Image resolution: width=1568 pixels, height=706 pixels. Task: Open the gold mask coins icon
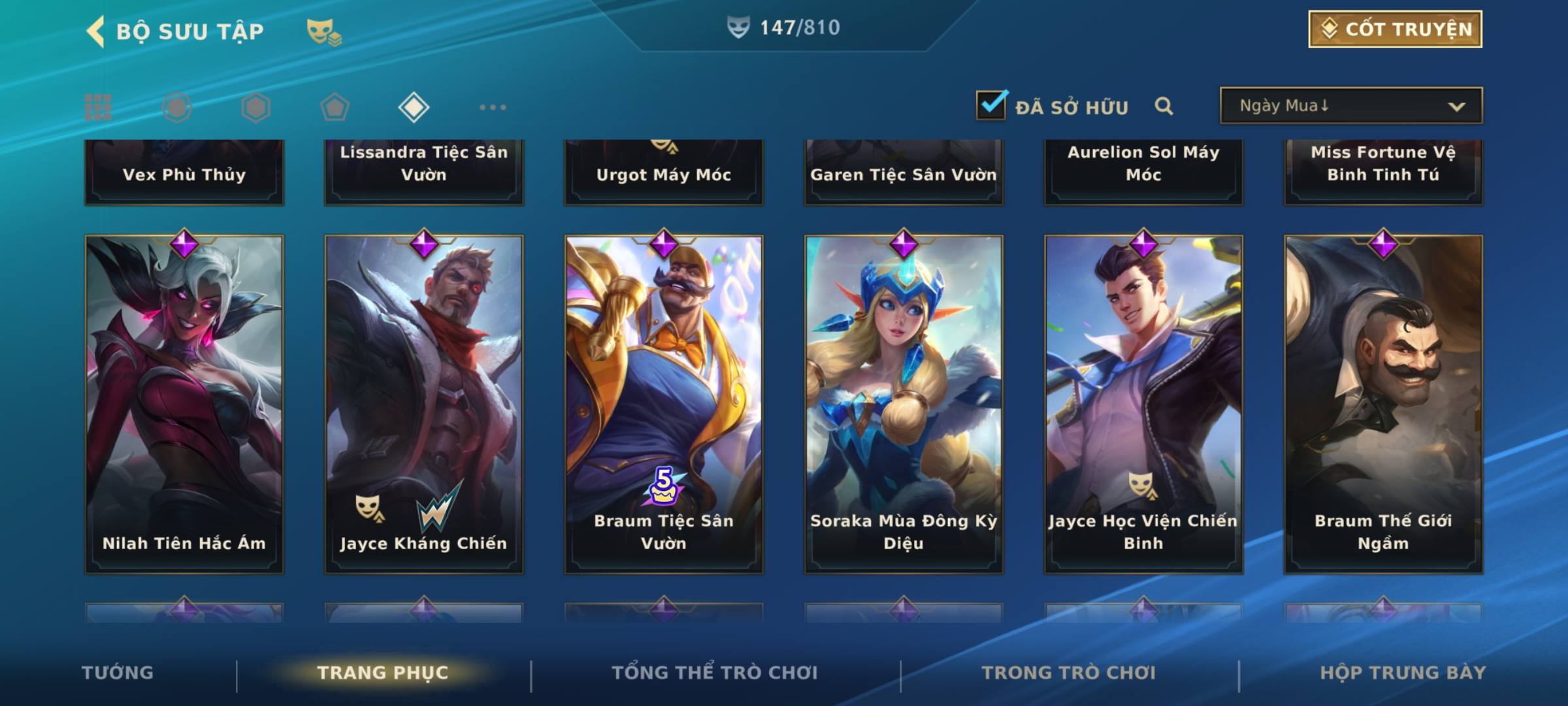(323, 32)
